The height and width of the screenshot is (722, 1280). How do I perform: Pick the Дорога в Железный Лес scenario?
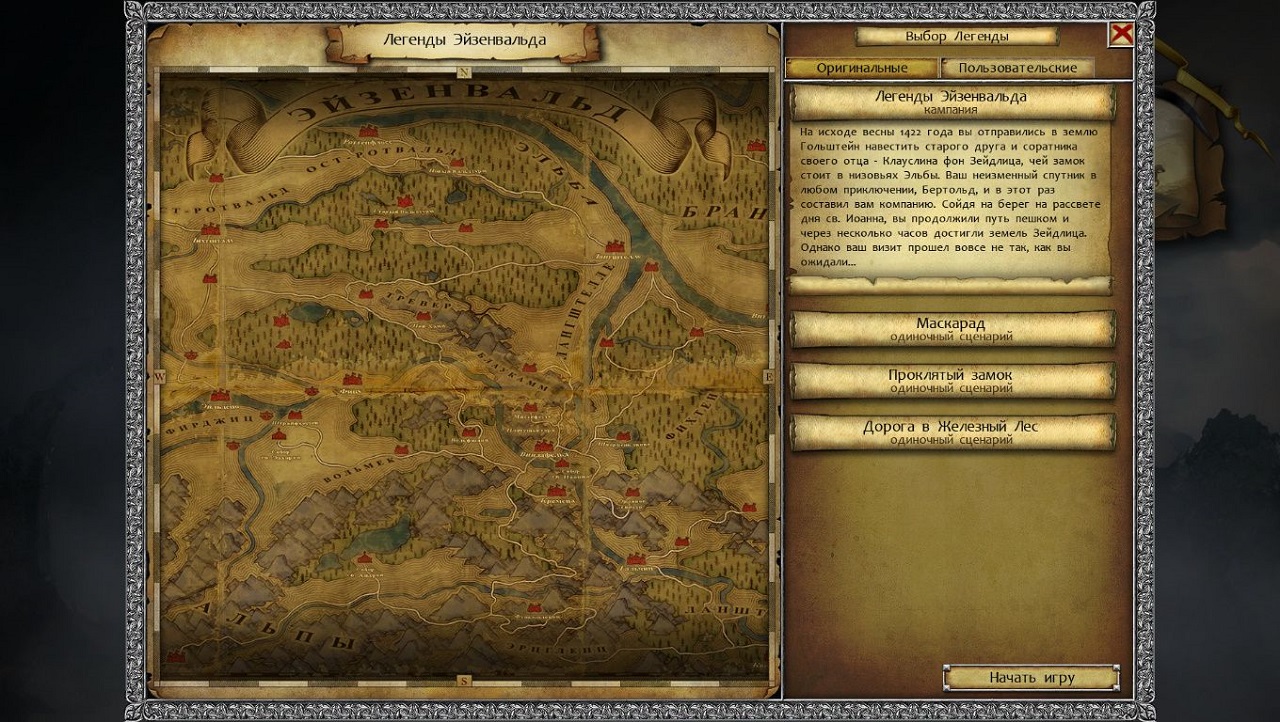coord(951,432)
